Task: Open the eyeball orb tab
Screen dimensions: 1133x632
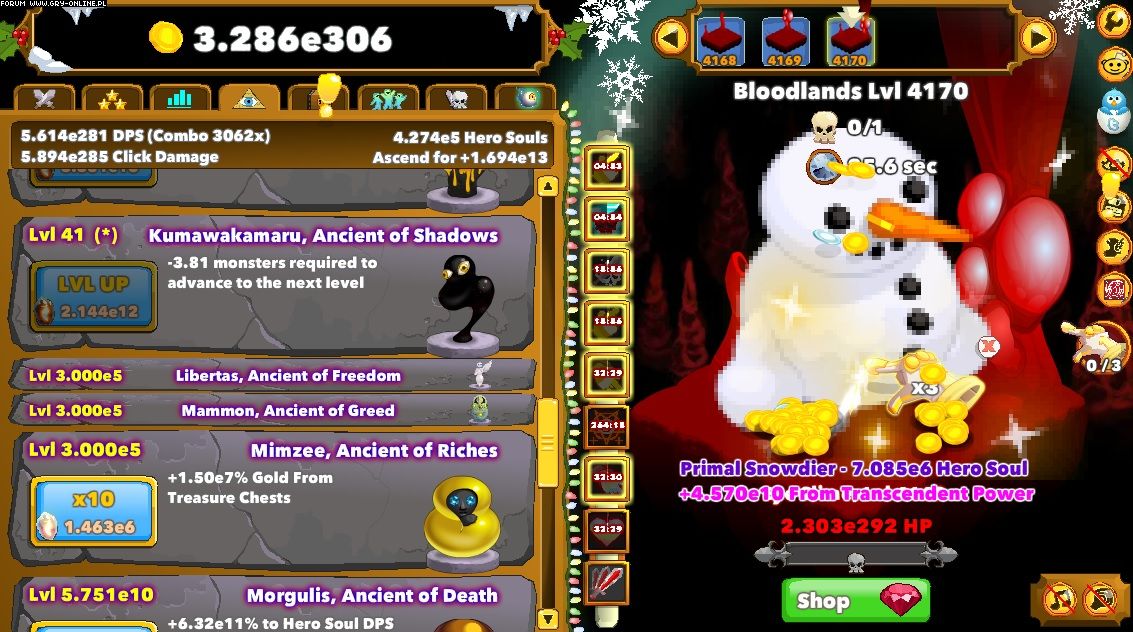Action: pos(525,99)
